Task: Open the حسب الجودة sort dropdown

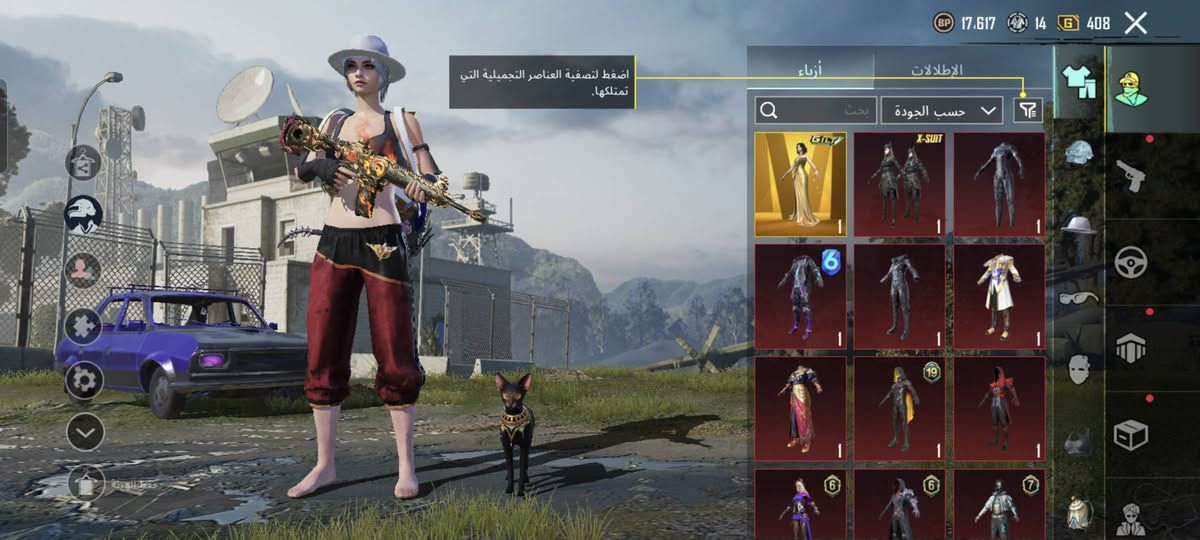Action: (x=942, y=110)
